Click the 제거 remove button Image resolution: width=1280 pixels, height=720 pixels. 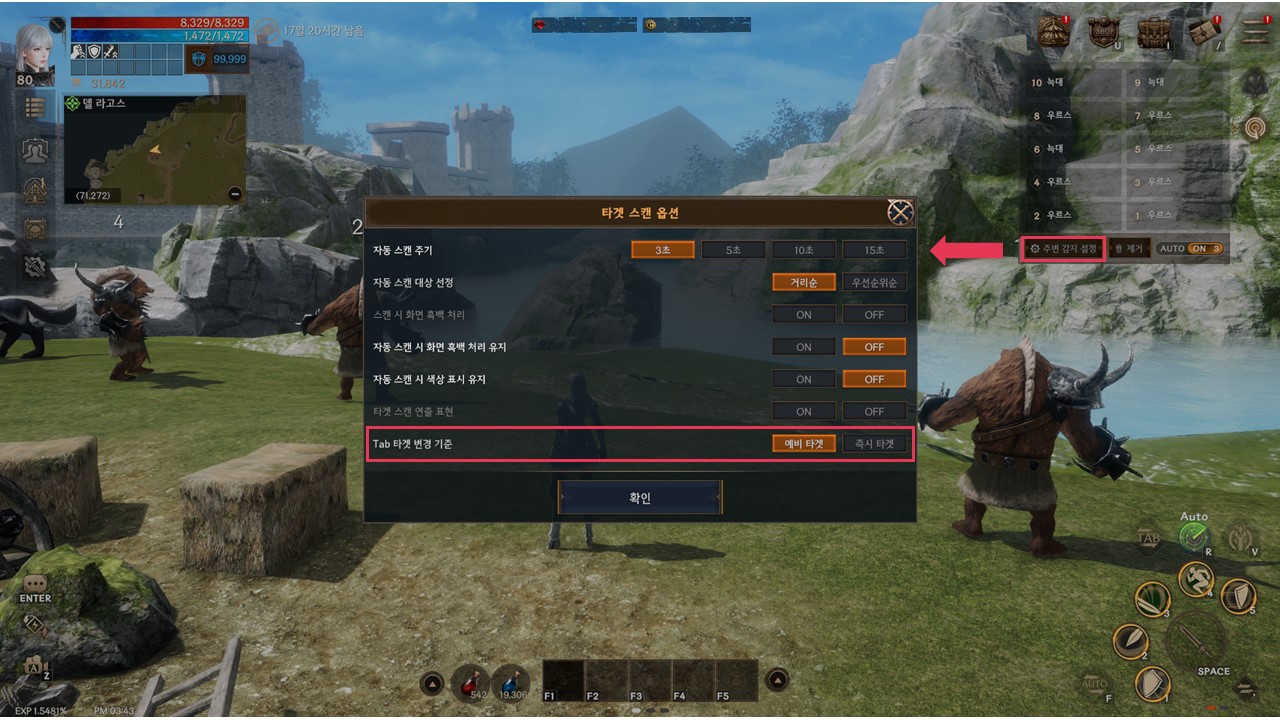click(1130, 248)
